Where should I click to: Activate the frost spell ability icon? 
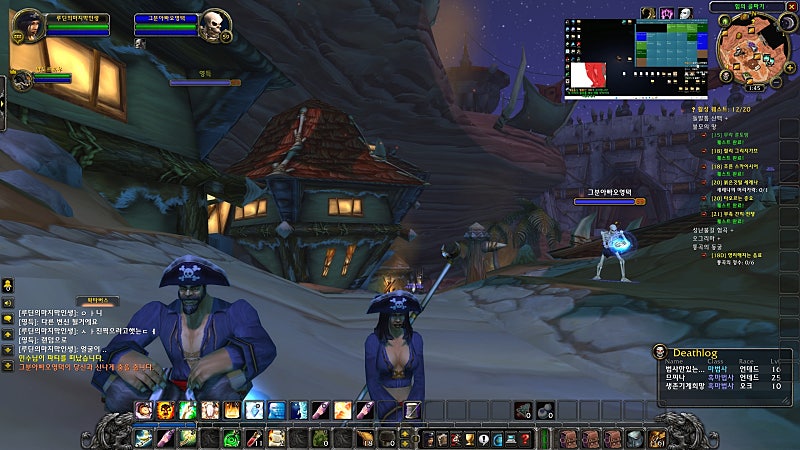pyautogui.click(x=254, y=409)
